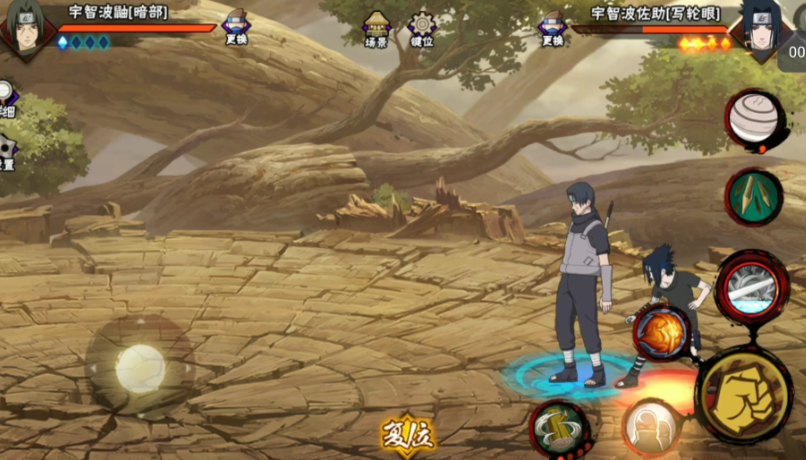The image size is (806, 460).
Task: Click the 复位 reset button
Action: pos(407,436)
